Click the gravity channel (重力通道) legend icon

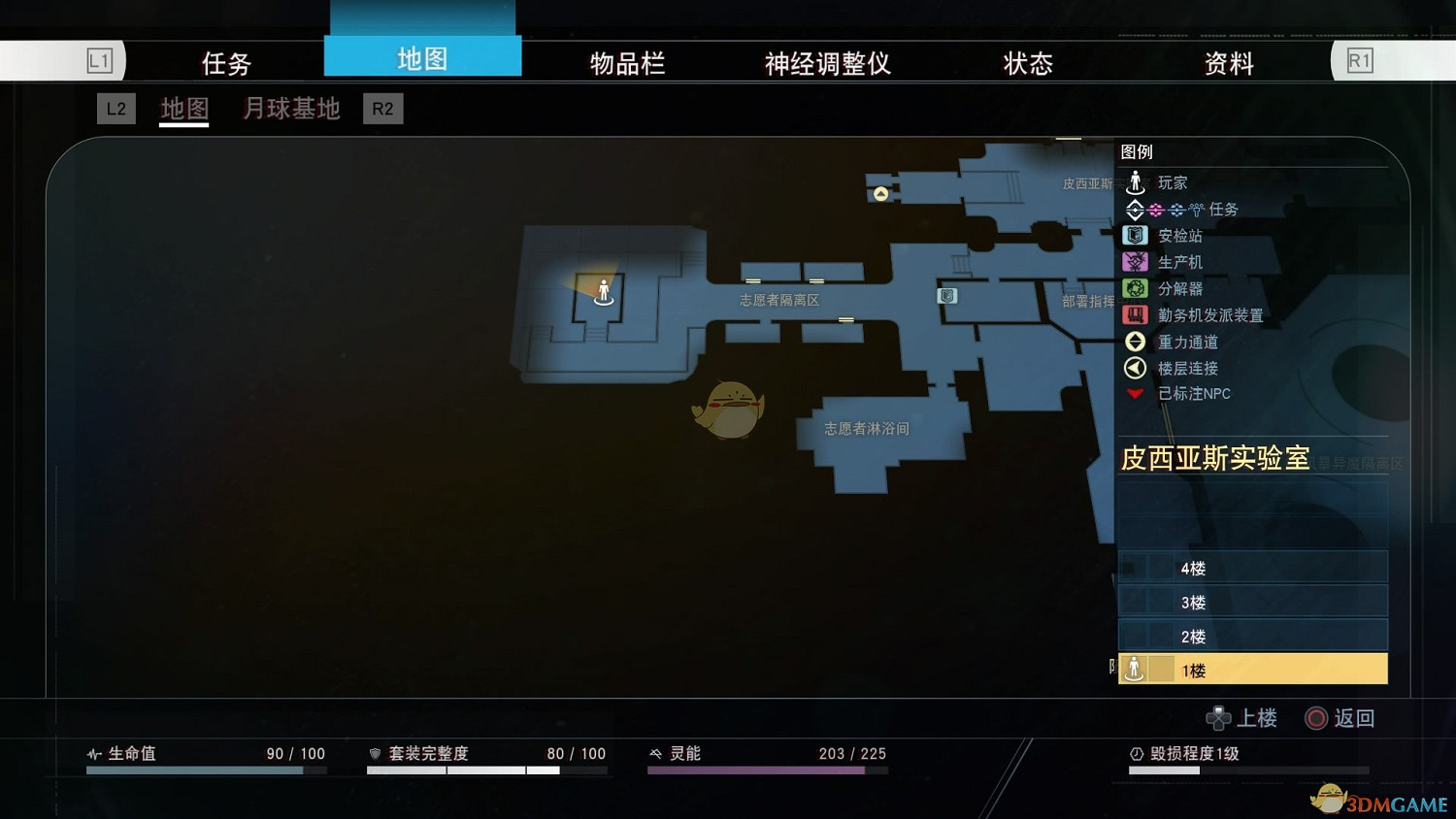1135,341
